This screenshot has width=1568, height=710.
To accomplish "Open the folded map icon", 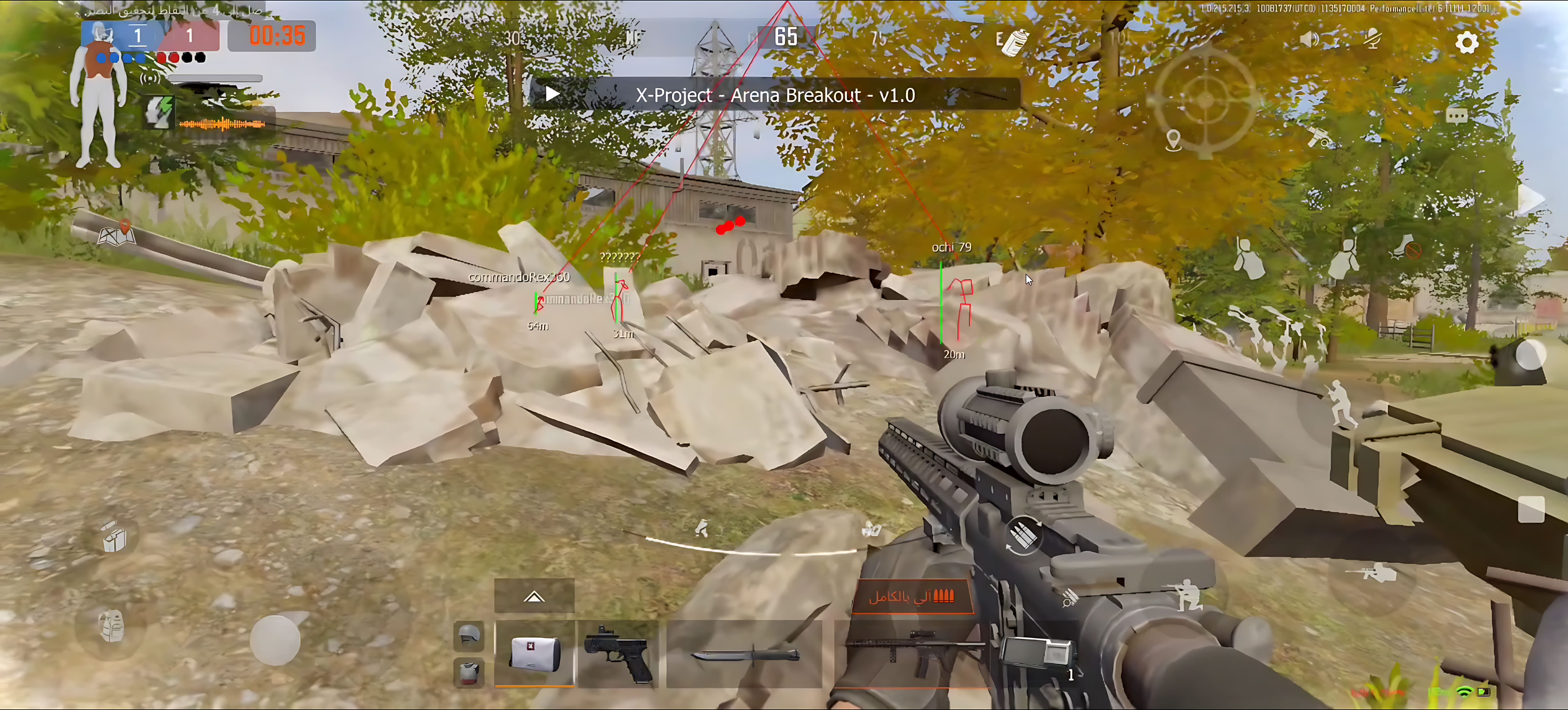I will pyautogui.click(x=116, y=234).
